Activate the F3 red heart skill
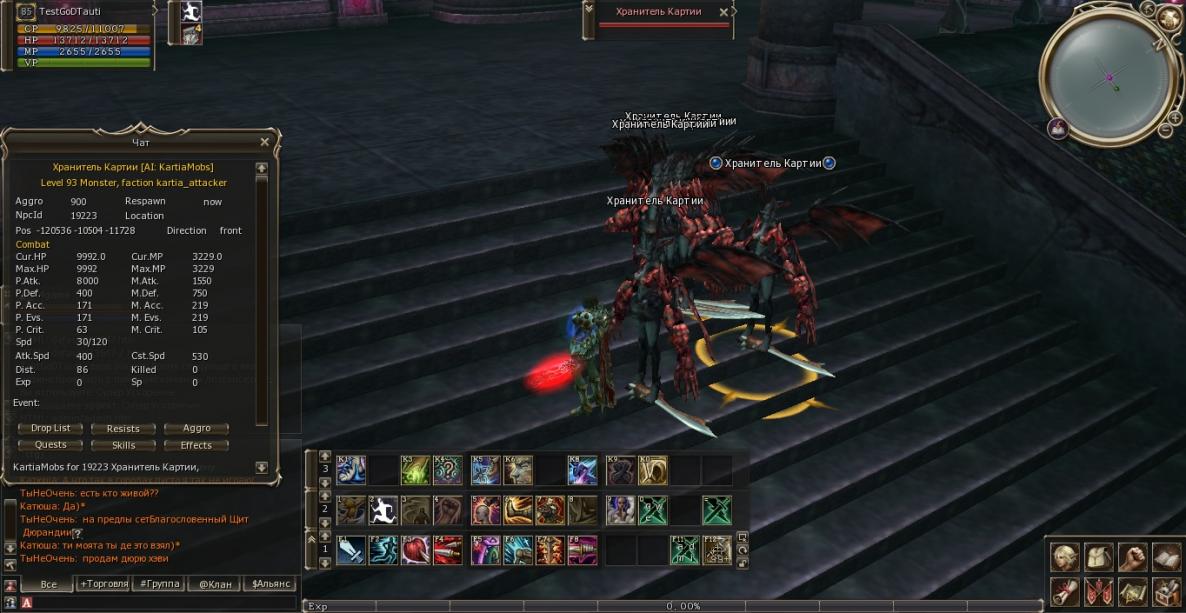The image size is (1186, 613). pyautogui.click(x=416, y=550)
